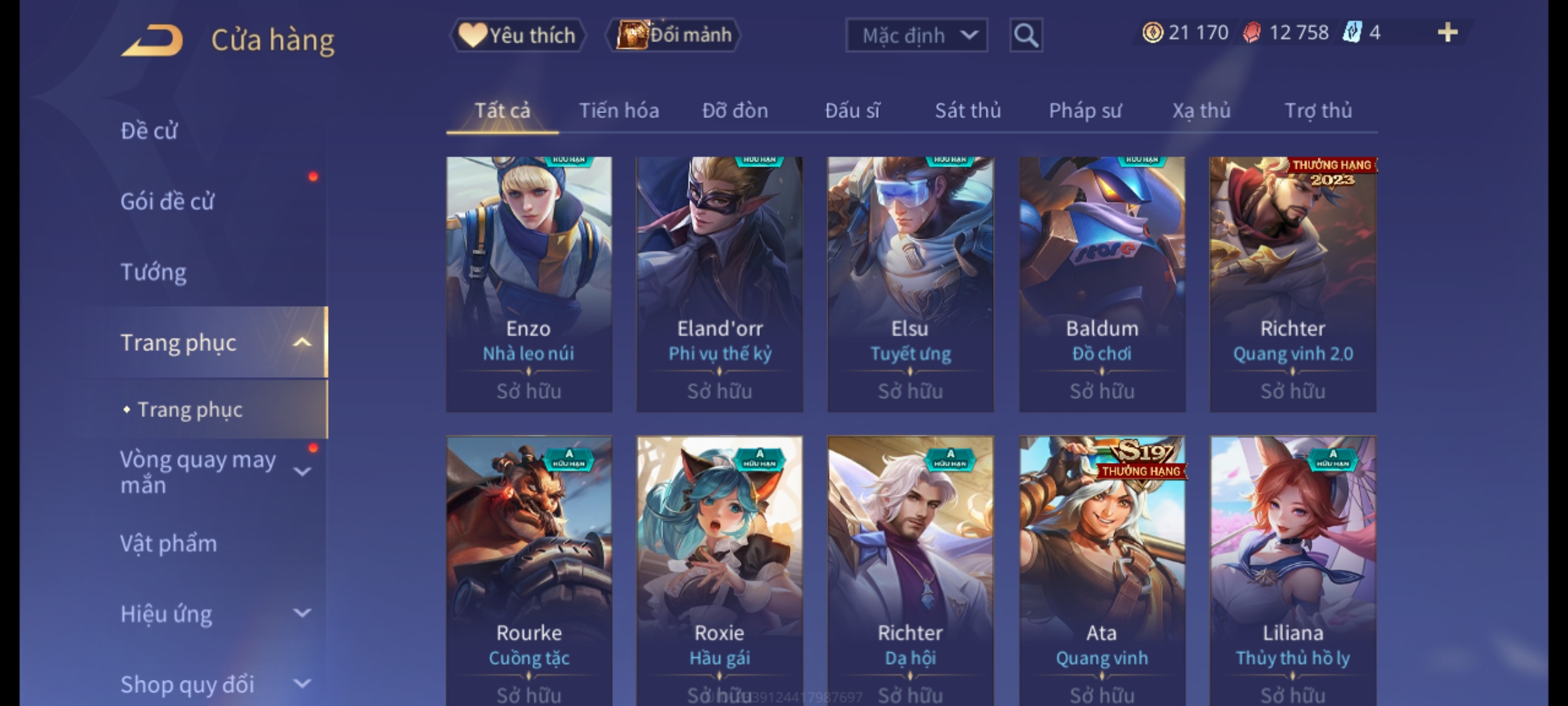Switch to the Đỡ đòn tab

pyautogui.click(x=735, y=110)
